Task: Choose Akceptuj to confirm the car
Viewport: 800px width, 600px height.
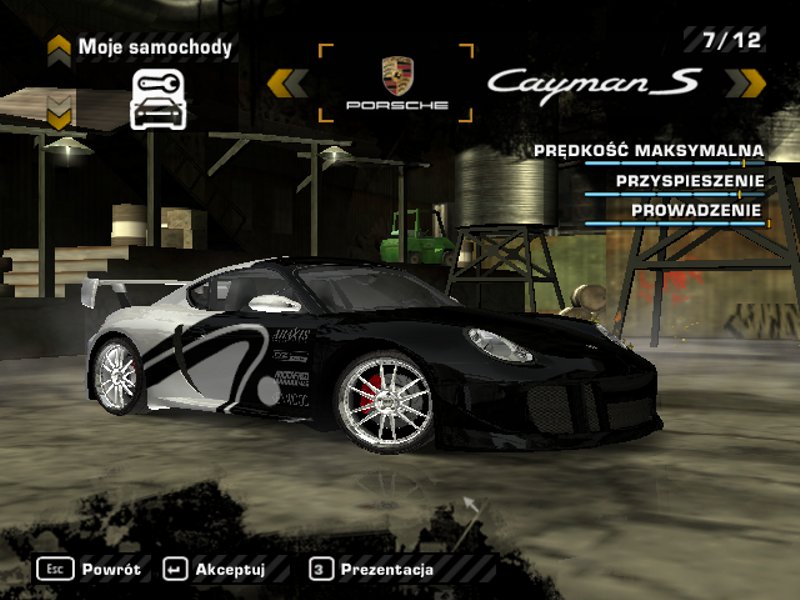Action: pyautogui.click(x=216, y=569)
